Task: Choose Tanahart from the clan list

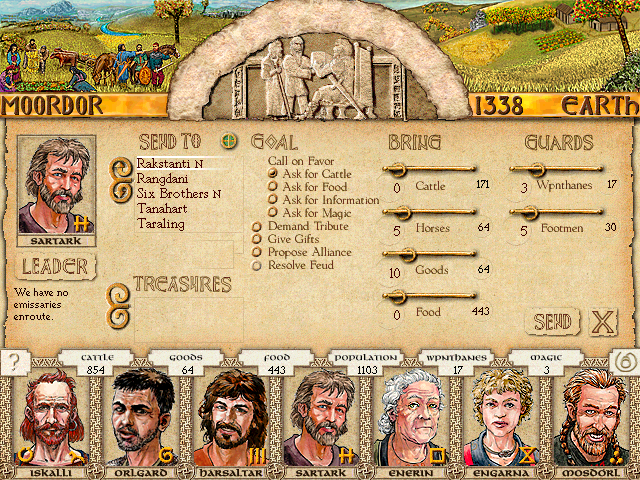Action: tap(162, 209)
